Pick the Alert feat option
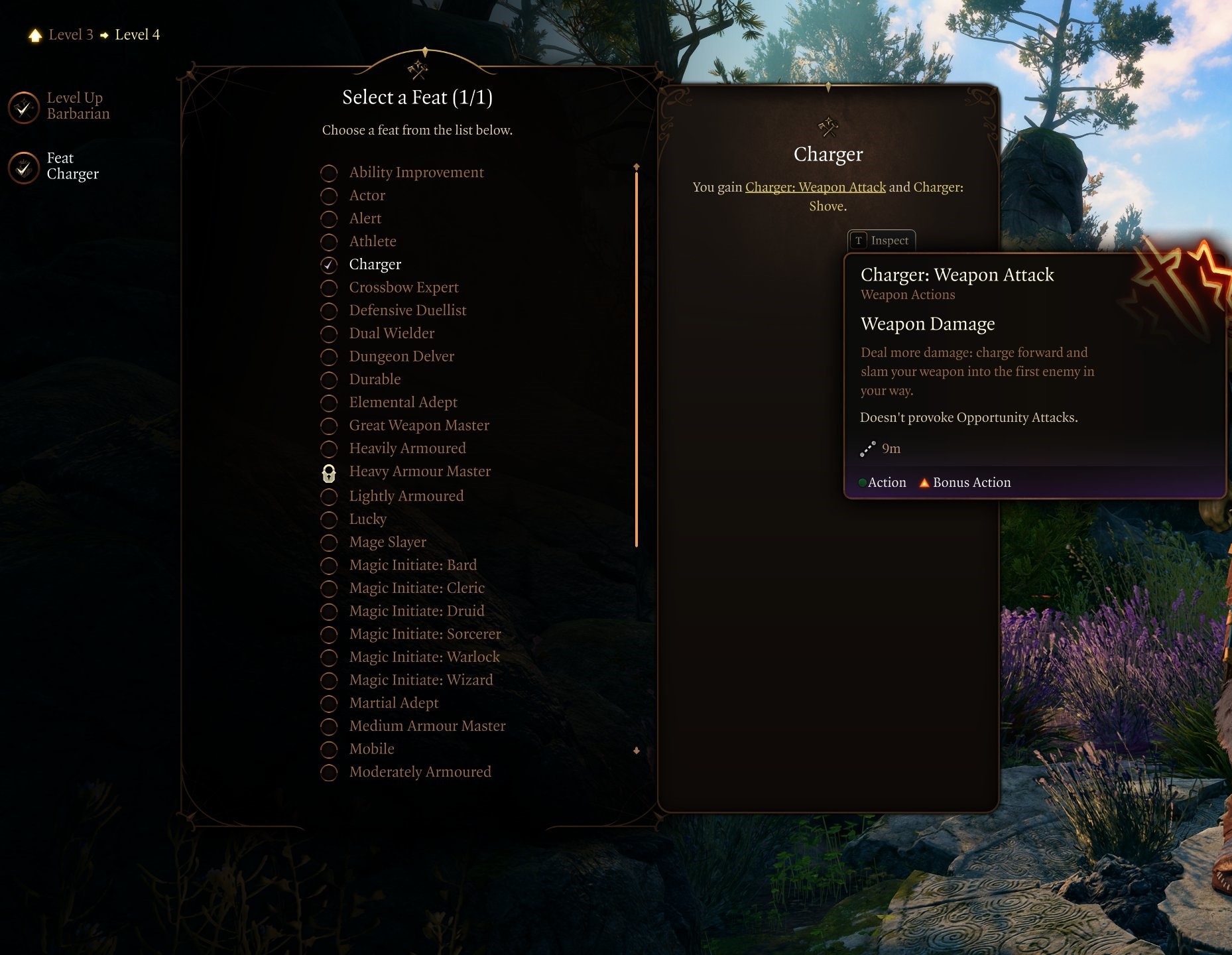 (x=365, y=219)
